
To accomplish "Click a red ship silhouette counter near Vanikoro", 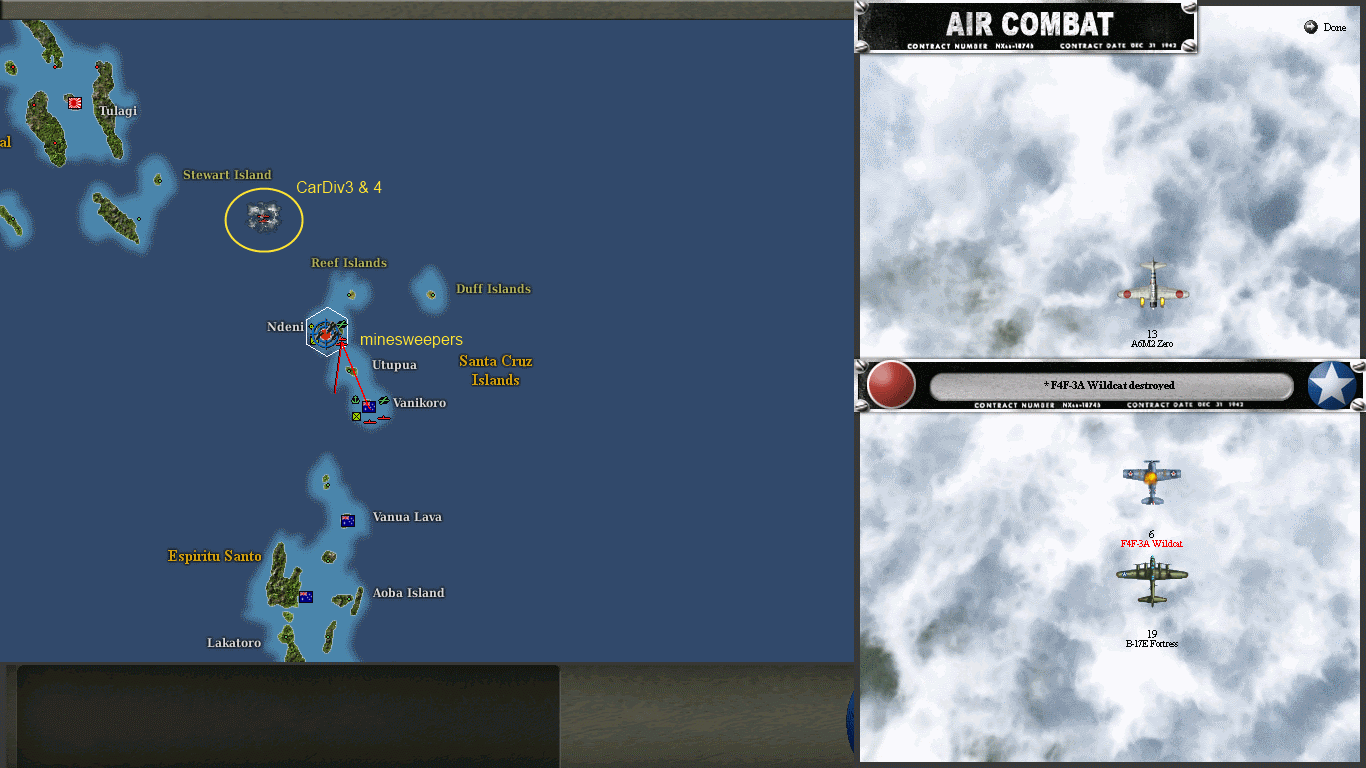I will (370, 422).
